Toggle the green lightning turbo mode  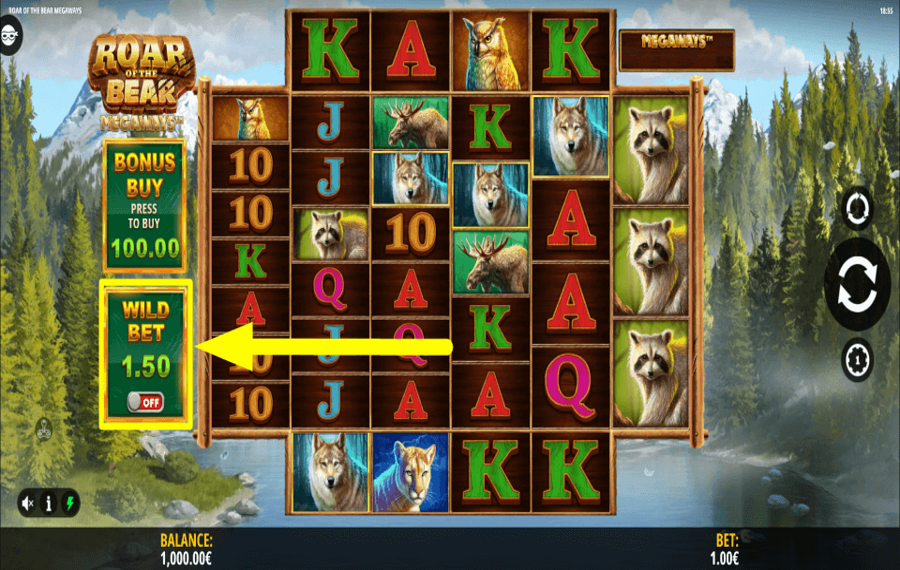pos(69,503)
